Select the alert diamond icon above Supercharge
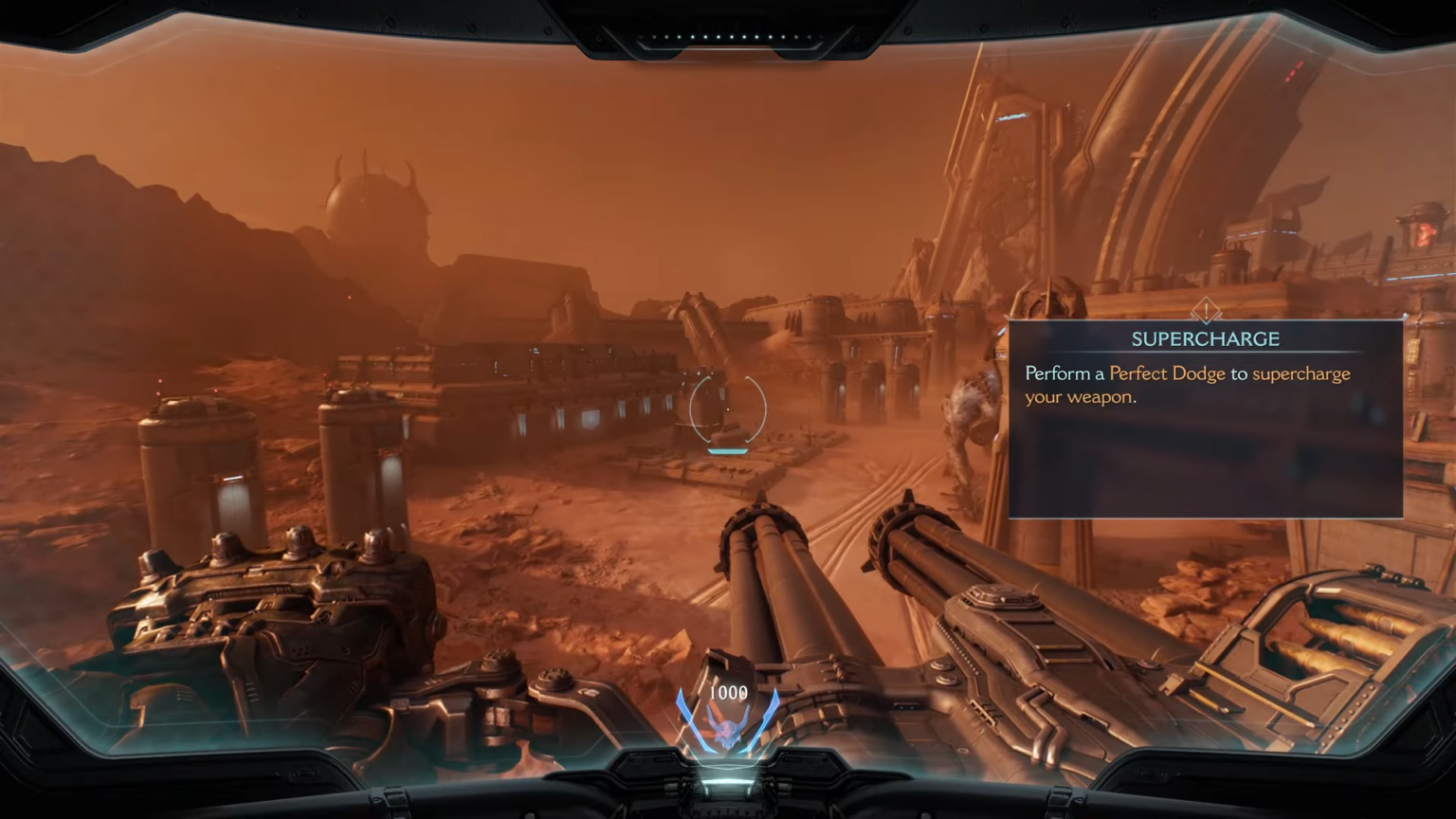 (1206, 310)
